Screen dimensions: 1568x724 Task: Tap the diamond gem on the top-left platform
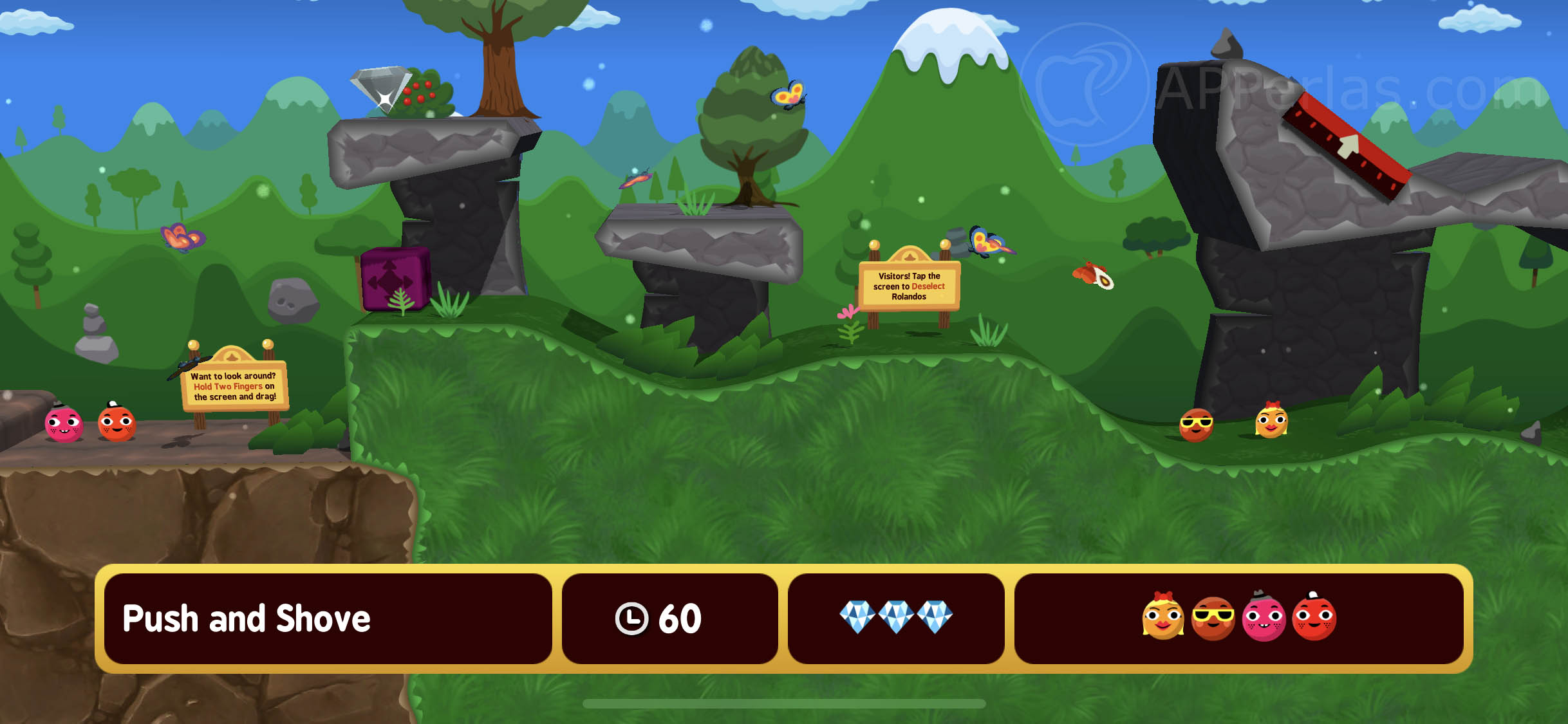[382, 88]
